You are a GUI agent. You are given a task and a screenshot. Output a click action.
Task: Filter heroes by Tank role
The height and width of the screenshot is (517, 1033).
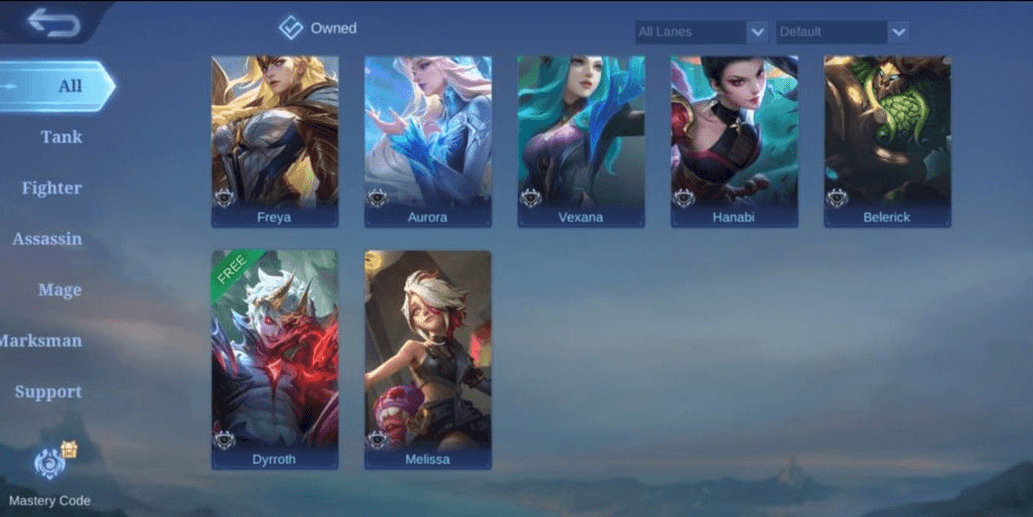pyautogui.click(x=61, y=137)
